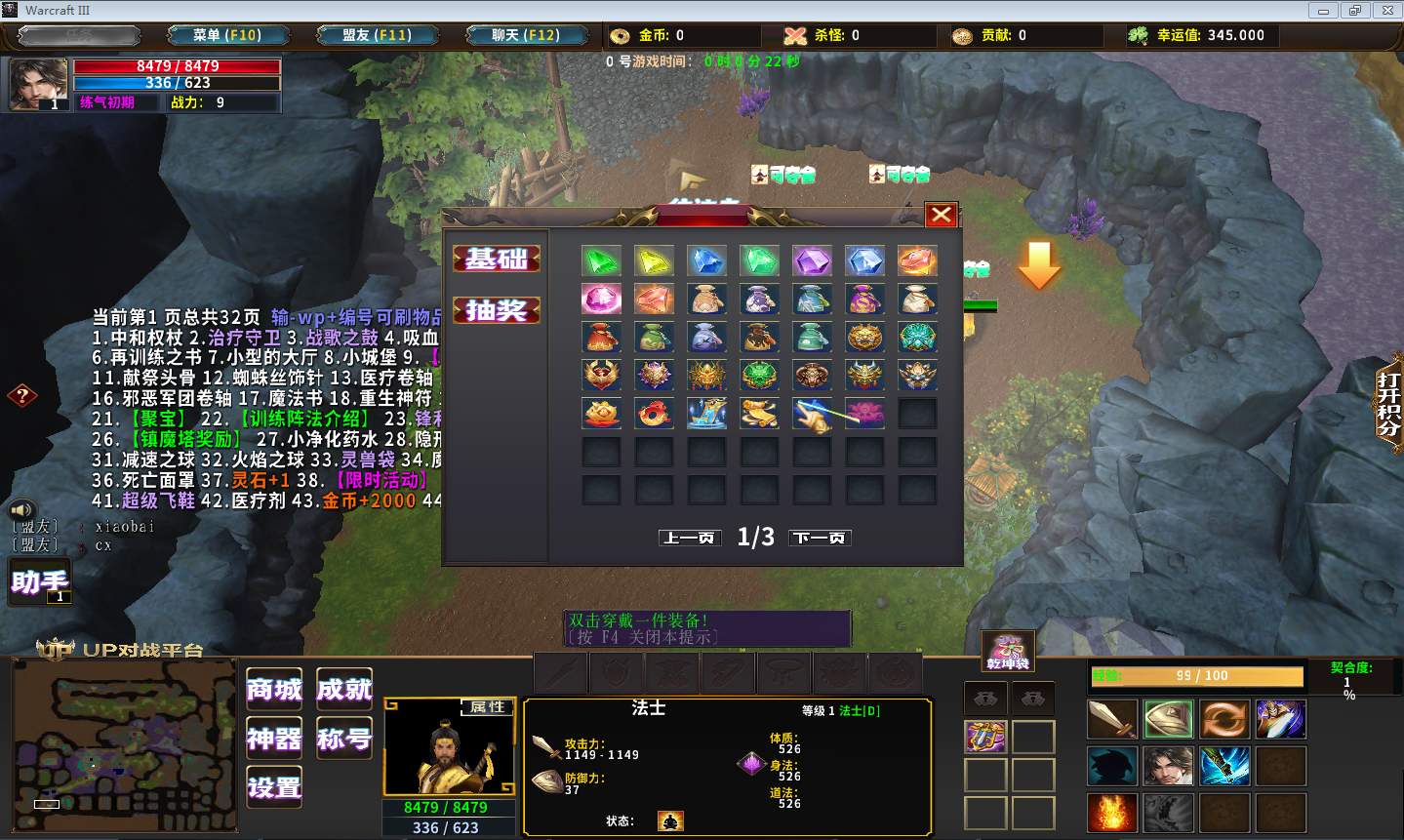
Task: Open the 菜单 (F10) menu
Action: click(x=227, y=35)
